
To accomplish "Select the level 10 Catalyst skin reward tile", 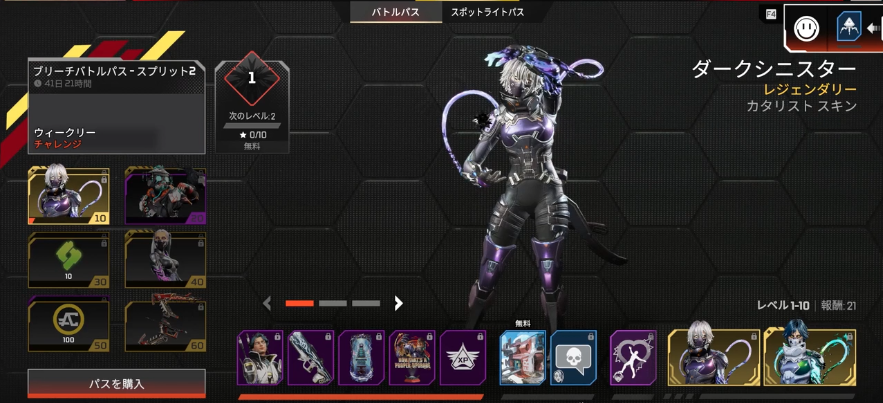I will (x=68, y=196).
